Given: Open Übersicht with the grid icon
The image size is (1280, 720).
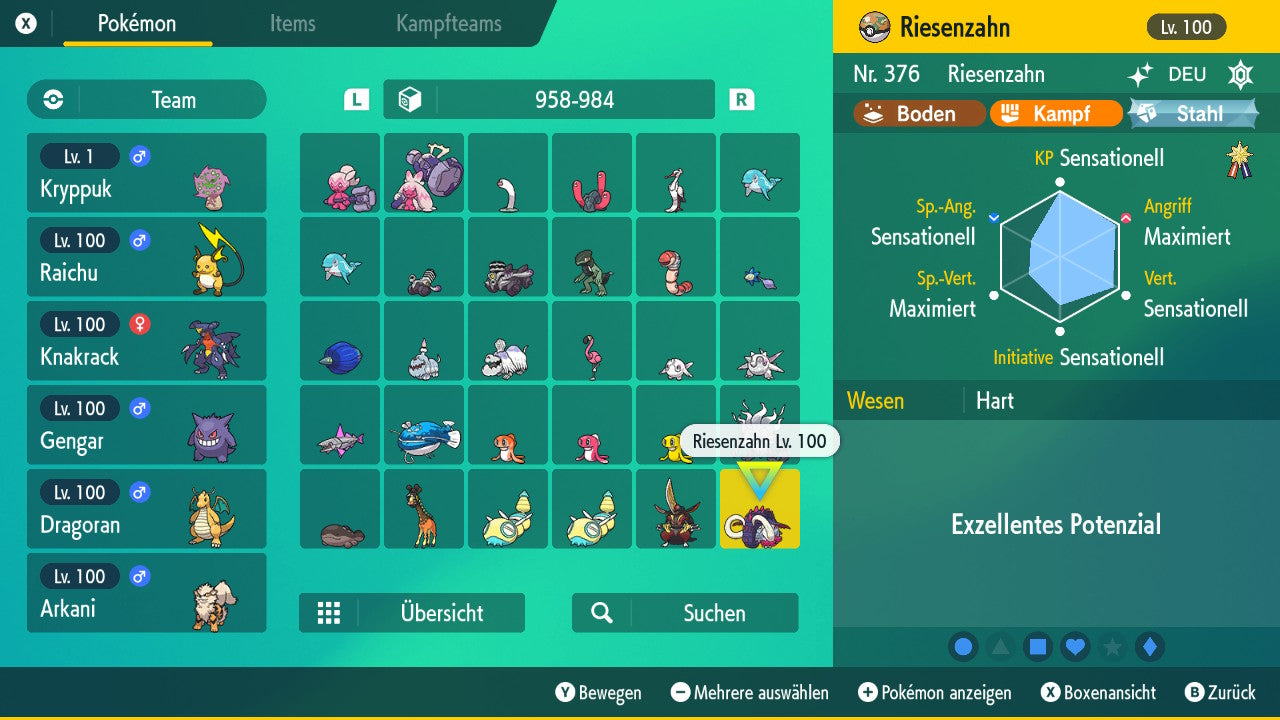Looking at the screenshot, I should [x=330, y=612].
